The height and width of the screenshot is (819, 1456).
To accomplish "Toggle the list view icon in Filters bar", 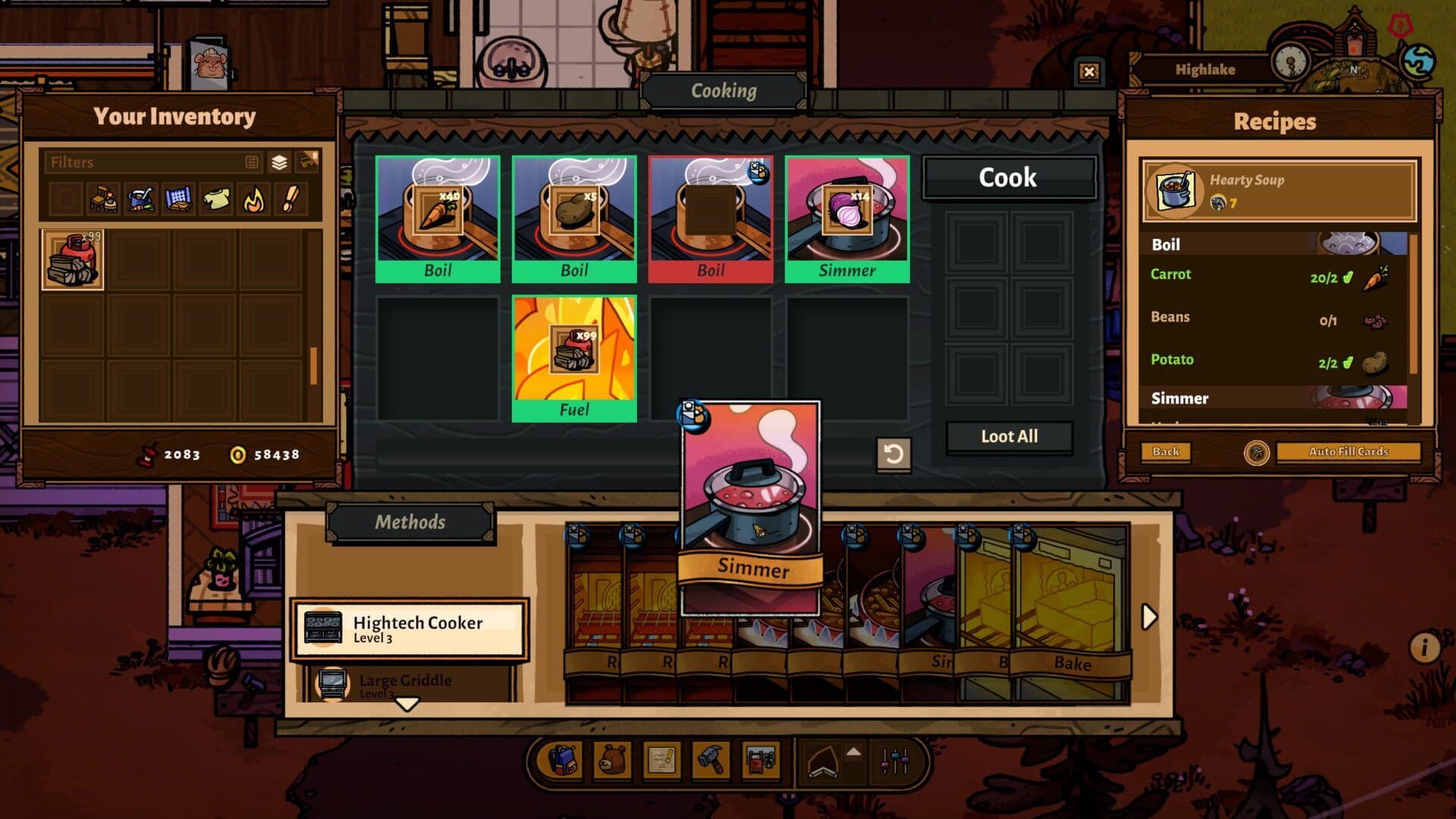I will coord(251,162).
